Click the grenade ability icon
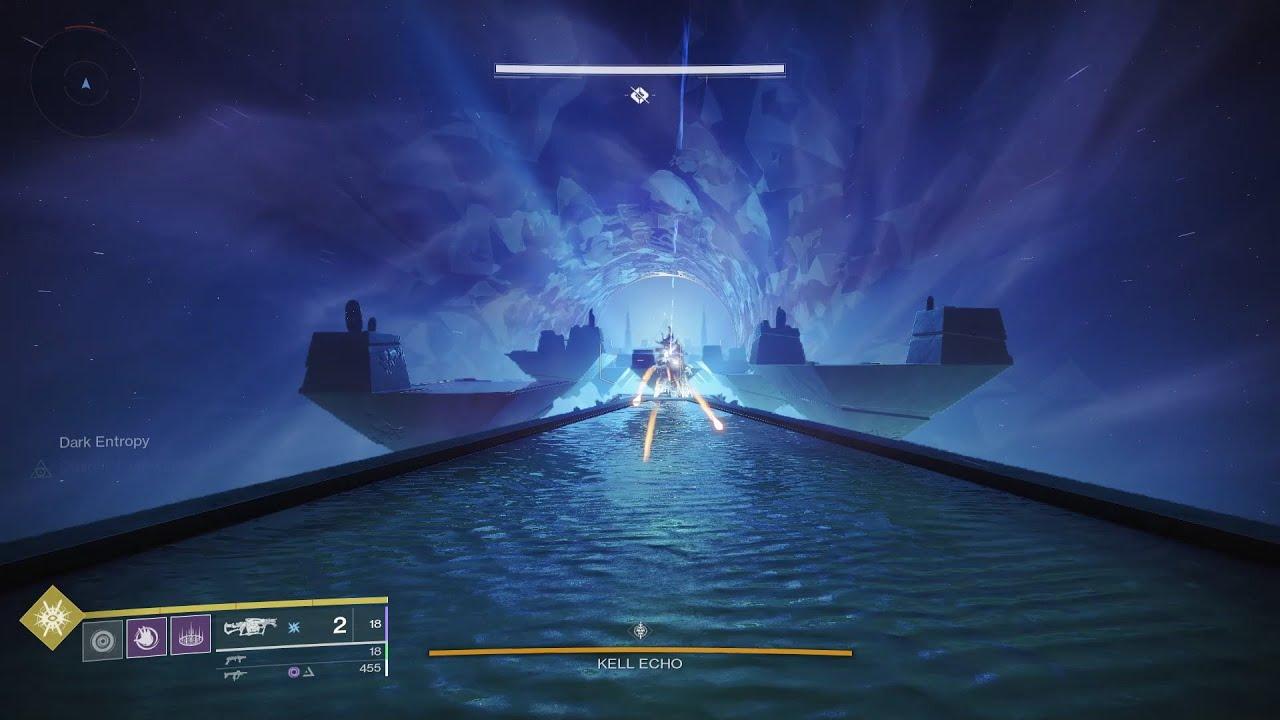Image resolution: width=1280 pixels, height=720 pixels. 190,637
